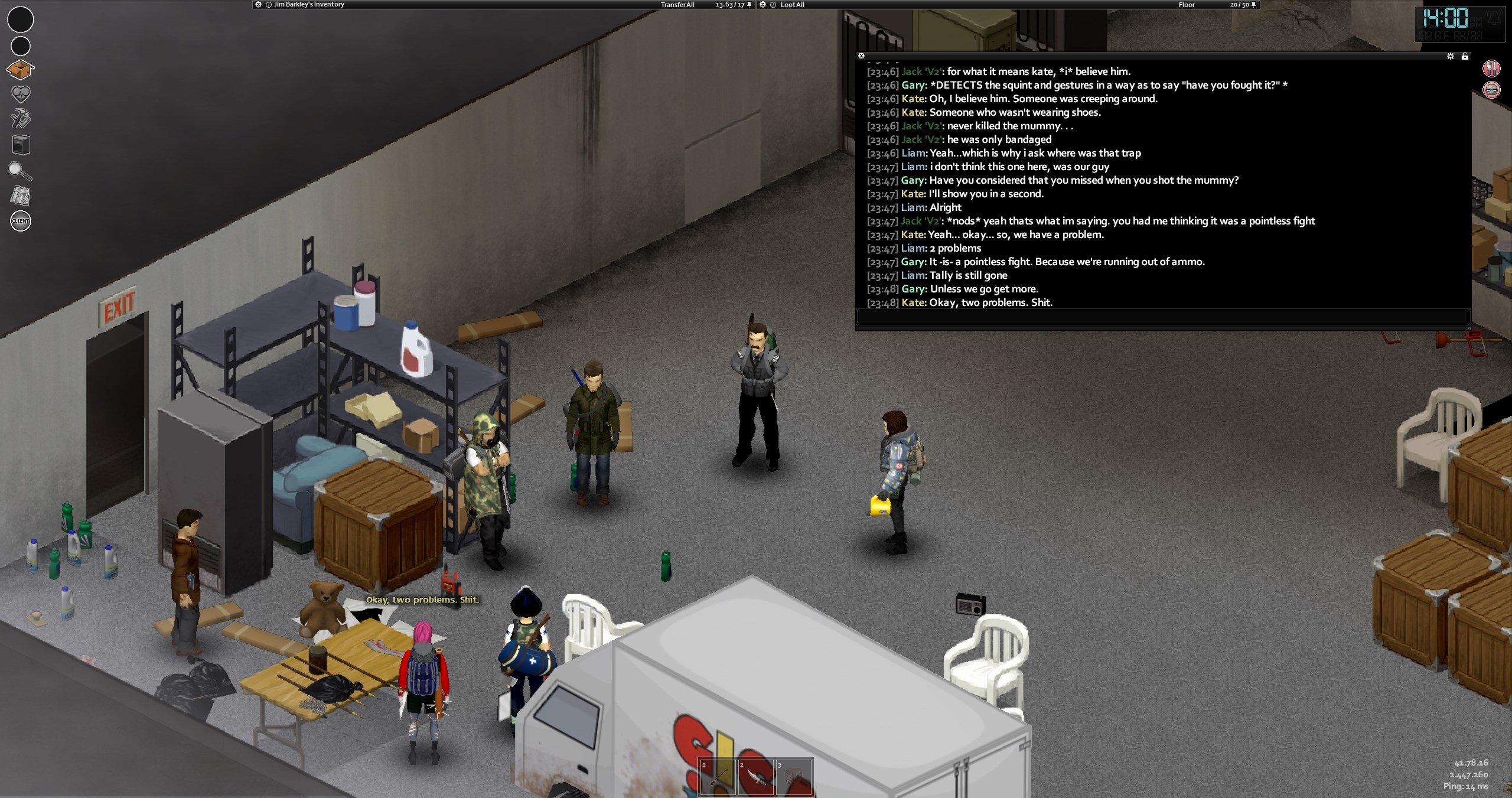Click the Loot All button
Image resolution: width=1512 pixels, height=798 pixels.
click(792, 5)
